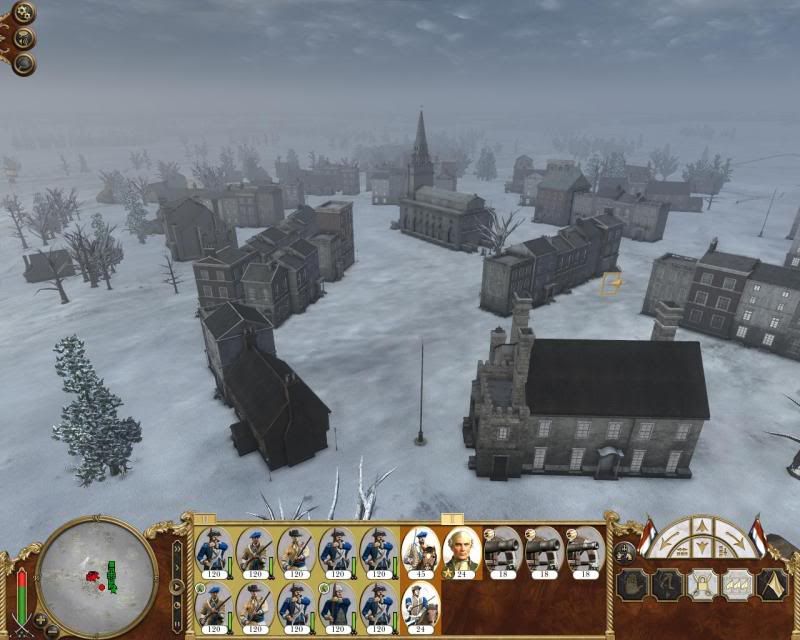Activate the triangle wedge formation button
Viewport: 800px width, 640px height.
click(773, 585)
